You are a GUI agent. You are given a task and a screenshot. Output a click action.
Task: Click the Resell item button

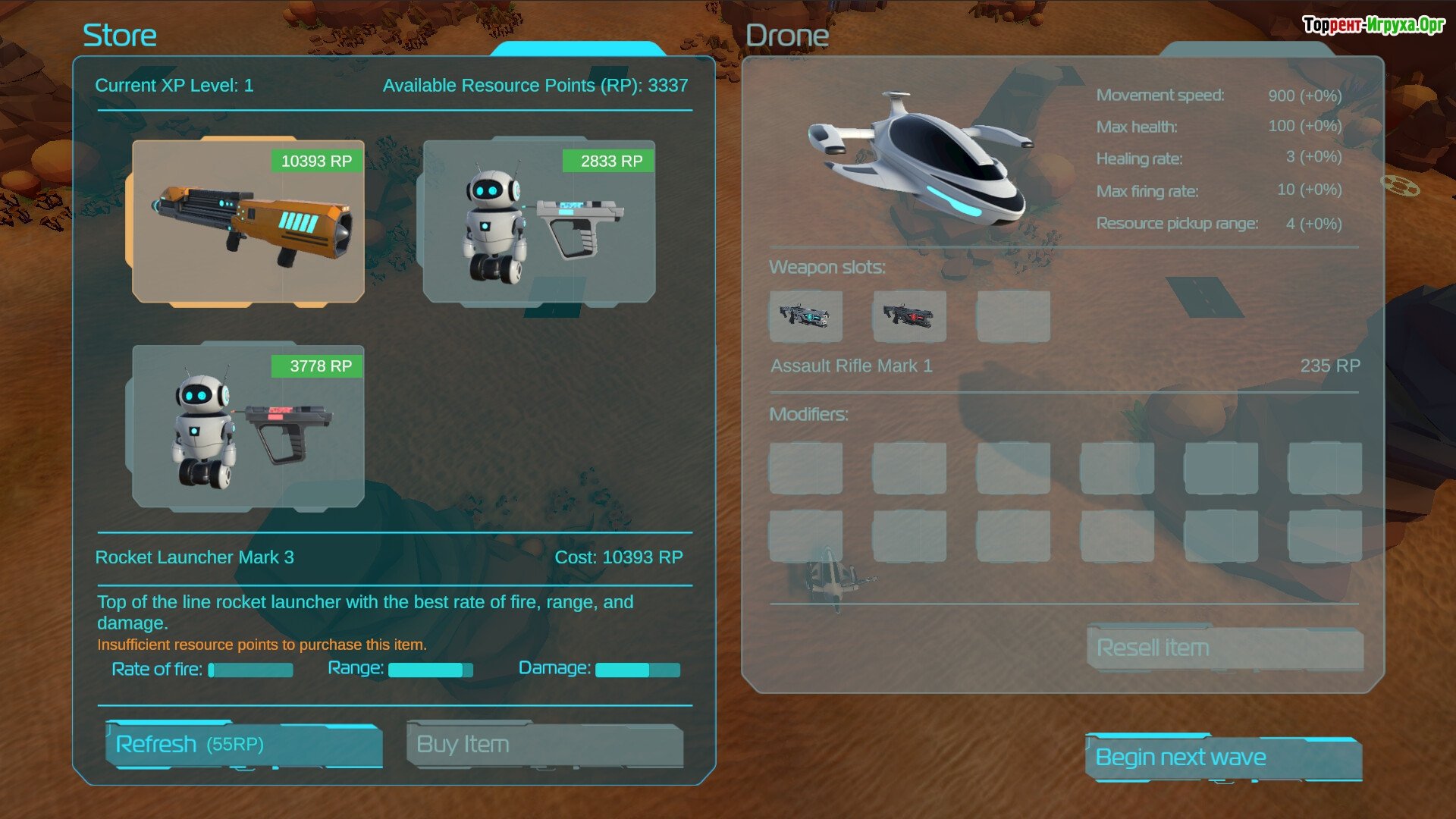1225,648
